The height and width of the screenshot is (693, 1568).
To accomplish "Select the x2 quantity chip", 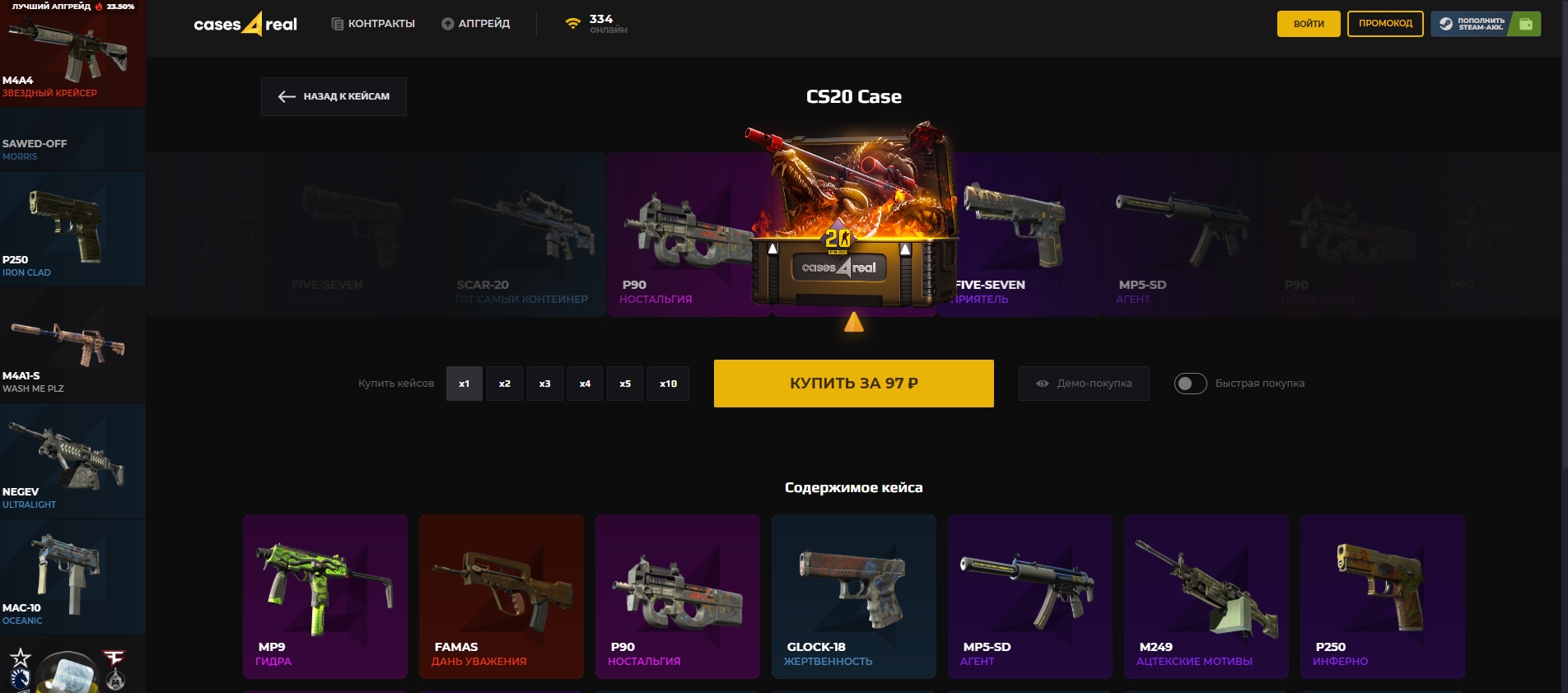I will pyautogui.click(x=504, y=384).
